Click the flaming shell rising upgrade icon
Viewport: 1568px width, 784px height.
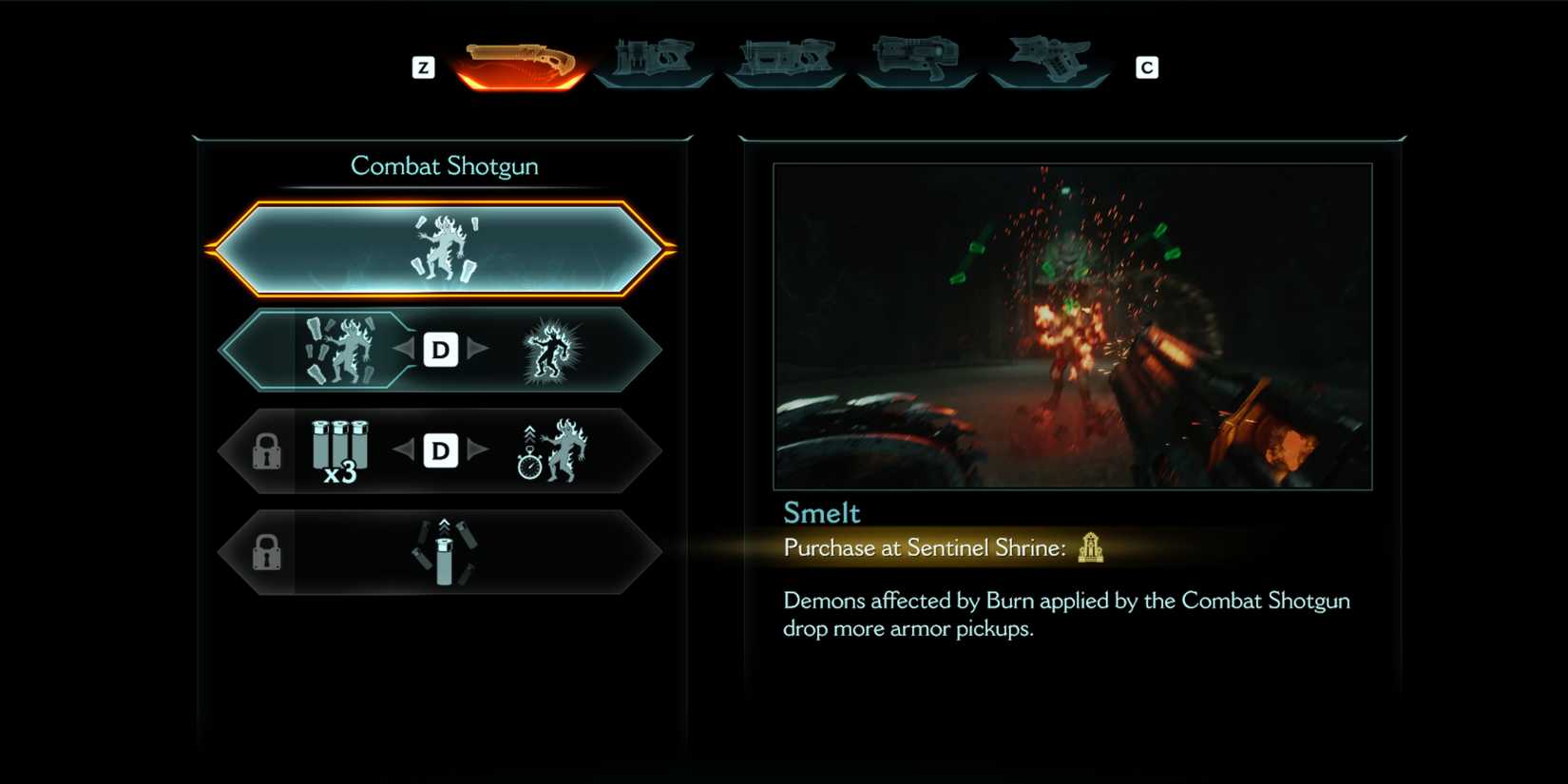pos(443,551)
